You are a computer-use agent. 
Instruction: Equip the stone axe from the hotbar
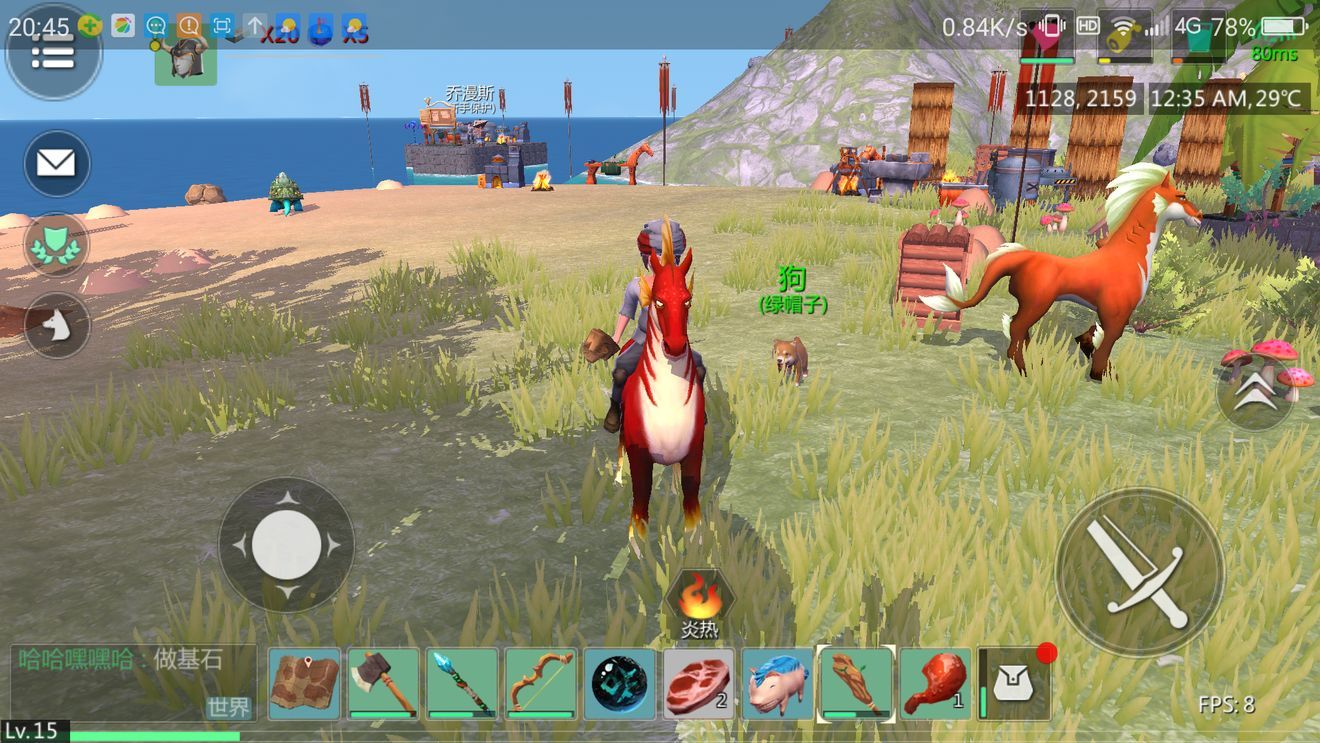(383, 684)
